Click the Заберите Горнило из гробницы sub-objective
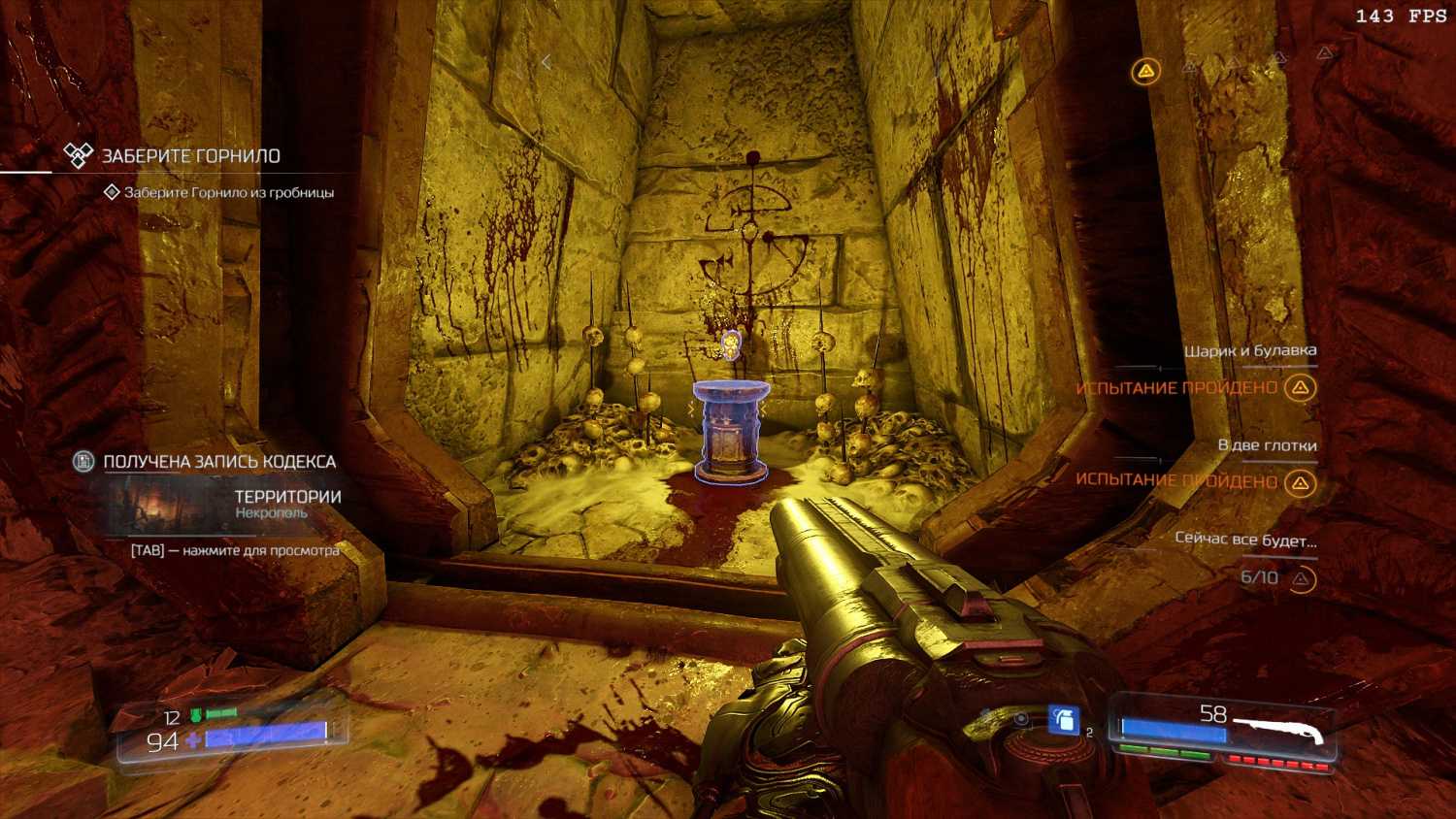This screenshot has height=819, width=1456. tap(228, 192)
